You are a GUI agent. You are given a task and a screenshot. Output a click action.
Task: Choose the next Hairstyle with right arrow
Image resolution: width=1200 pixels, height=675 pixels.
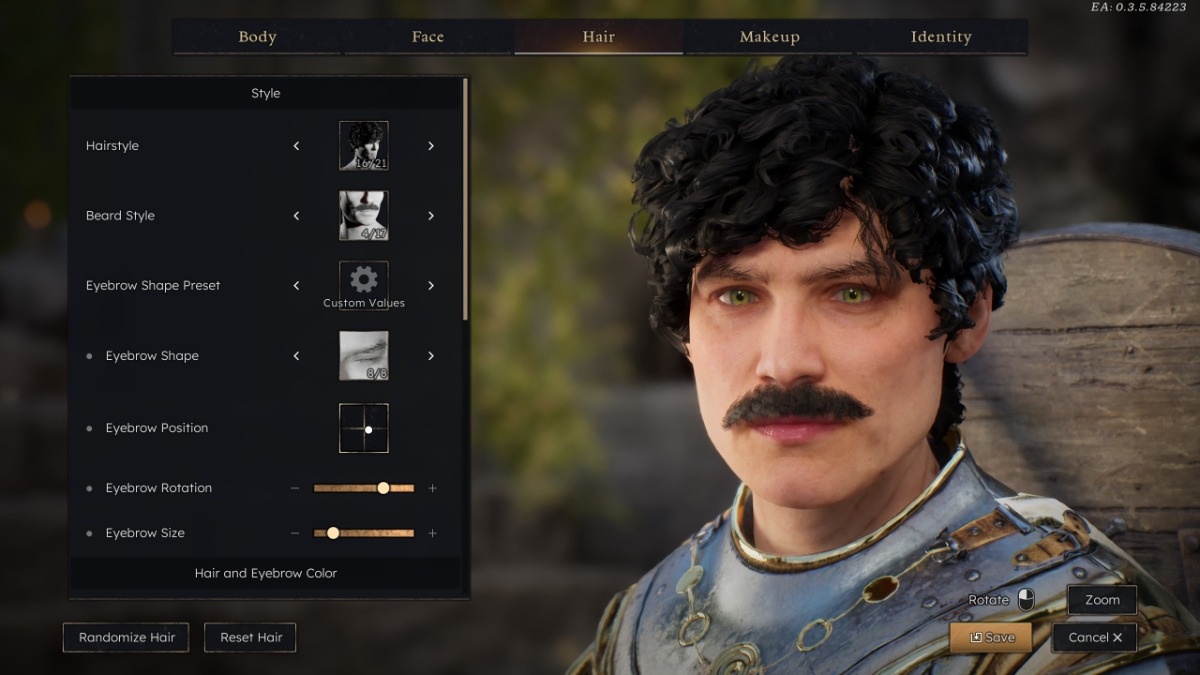pyautogui.click(x=431, y=146)
